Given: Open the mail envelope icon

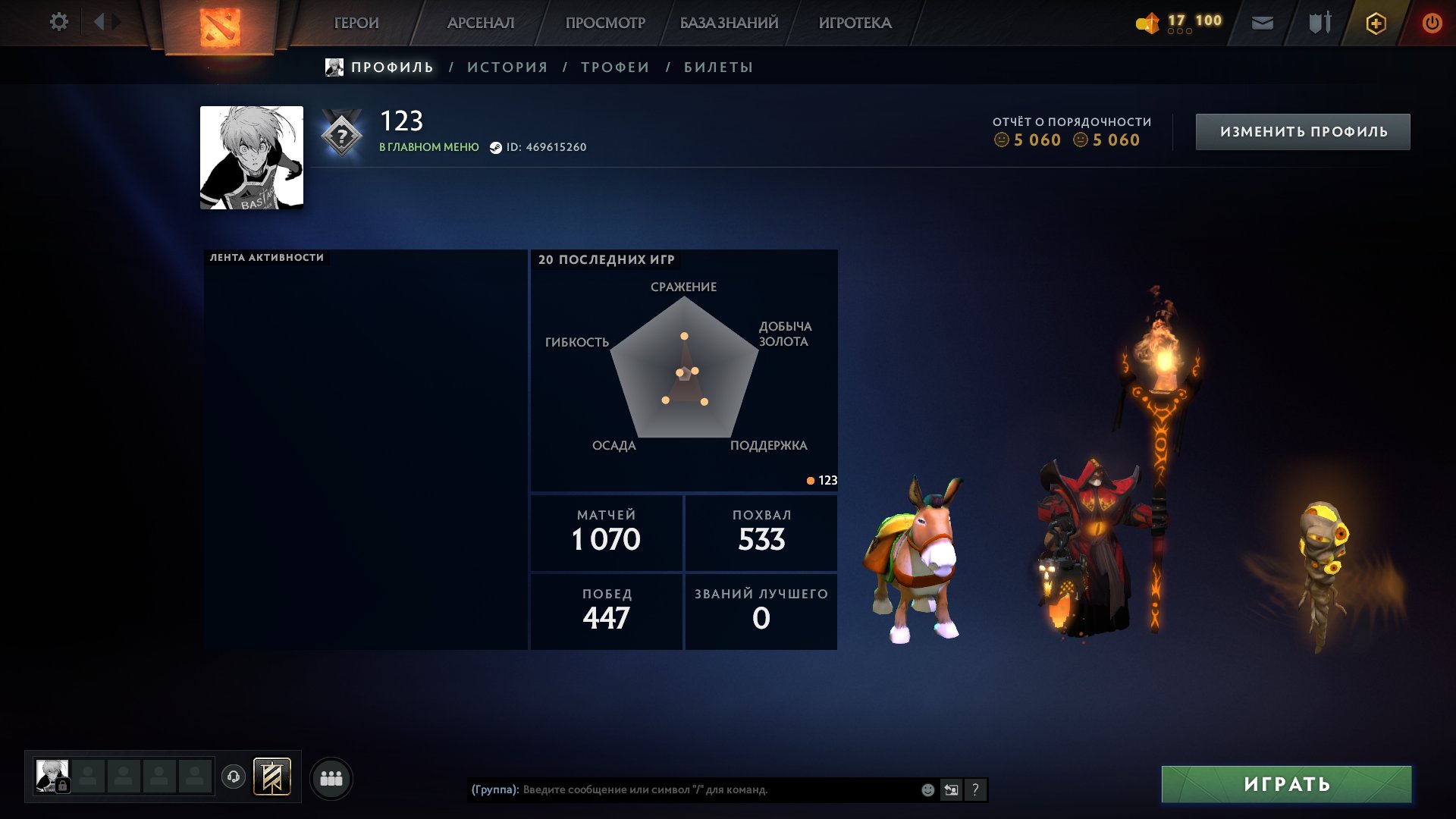Looking at the screenshot, I should [x=1262, y=24].
